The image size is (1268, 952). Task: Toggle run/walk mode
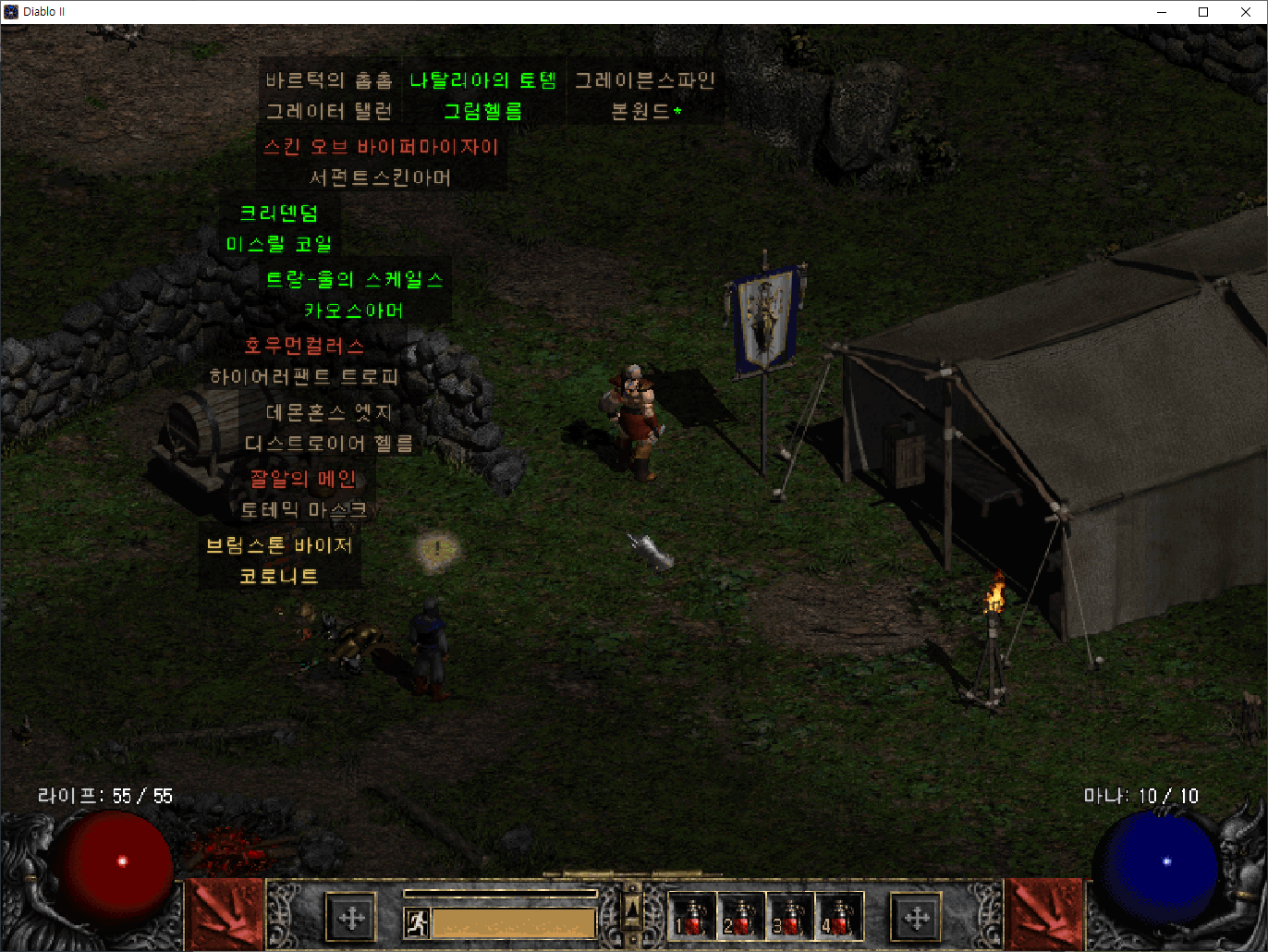point(417,921)
